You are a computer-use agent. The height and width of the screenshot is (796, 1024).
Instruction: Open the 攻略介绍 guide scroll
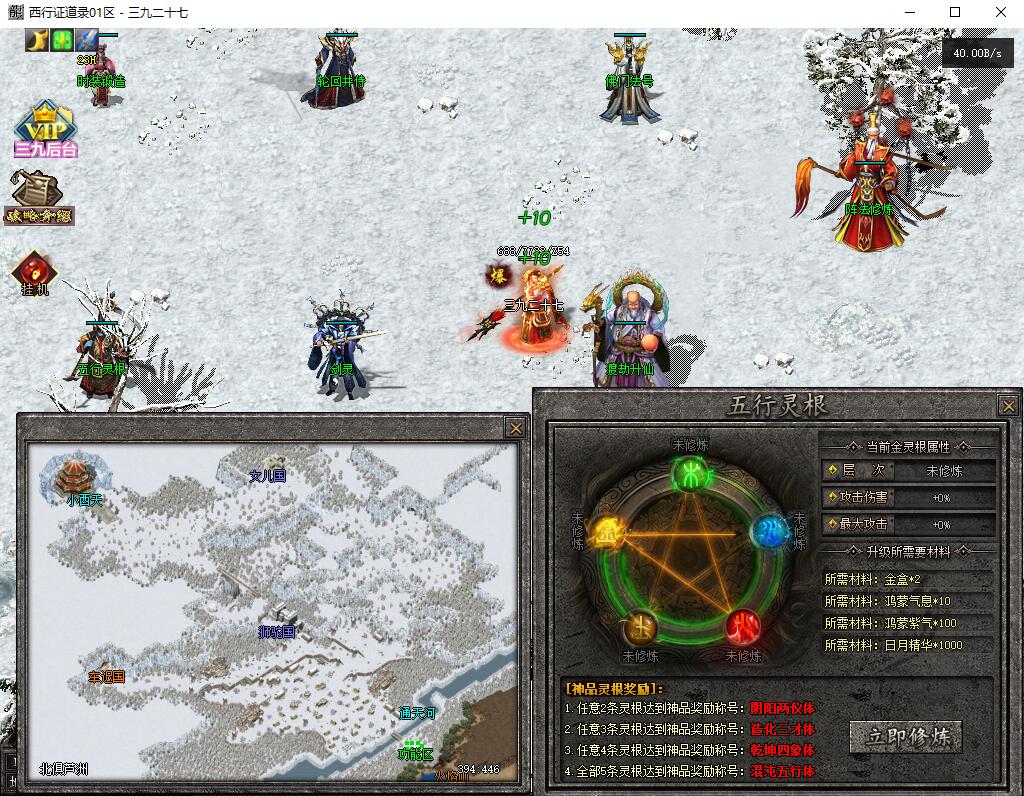pyautogui.click(x=38, y=197)
